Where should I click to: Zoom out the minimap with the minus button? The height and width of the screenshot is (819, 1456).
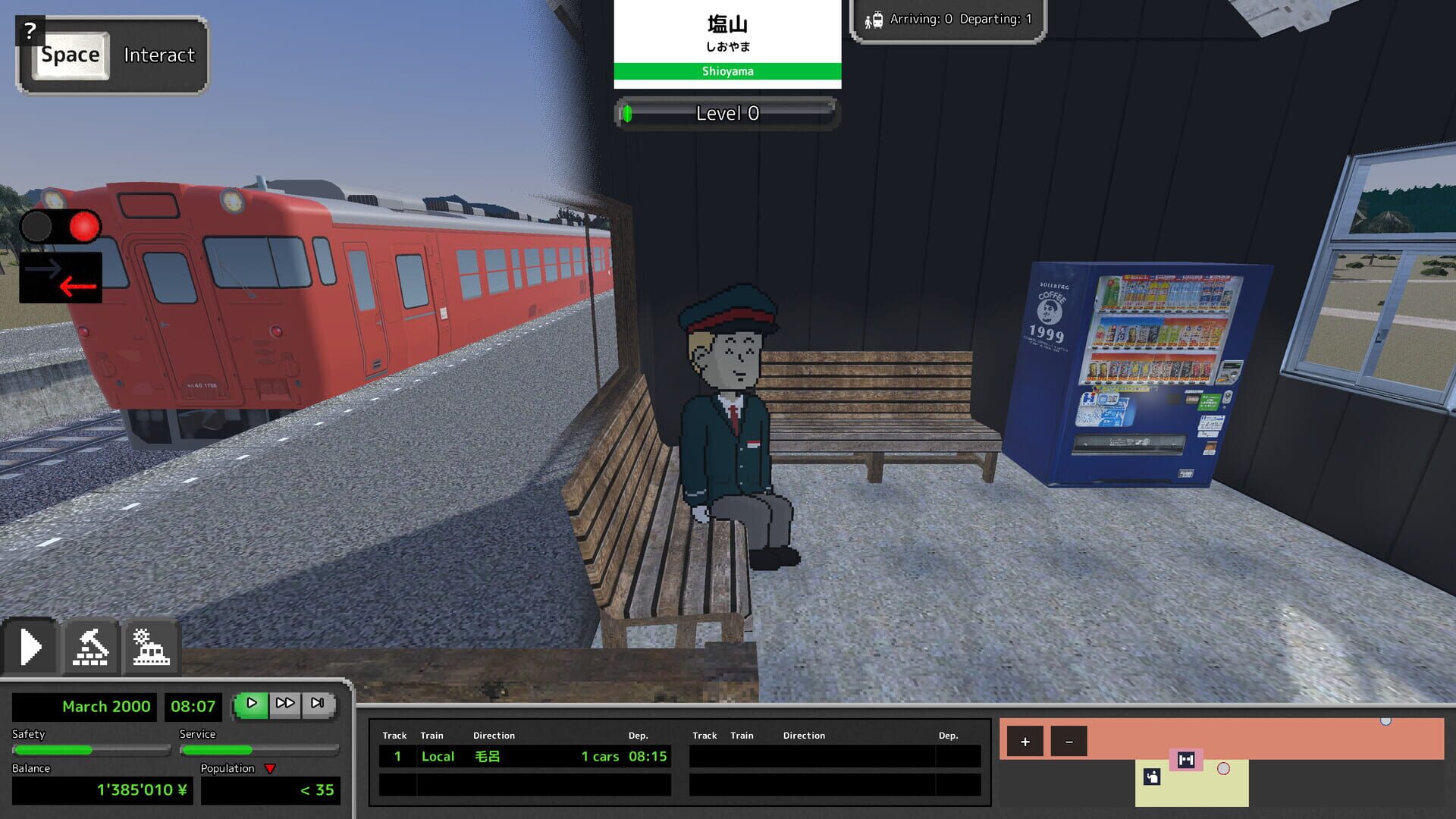(x=1069, y=741)
